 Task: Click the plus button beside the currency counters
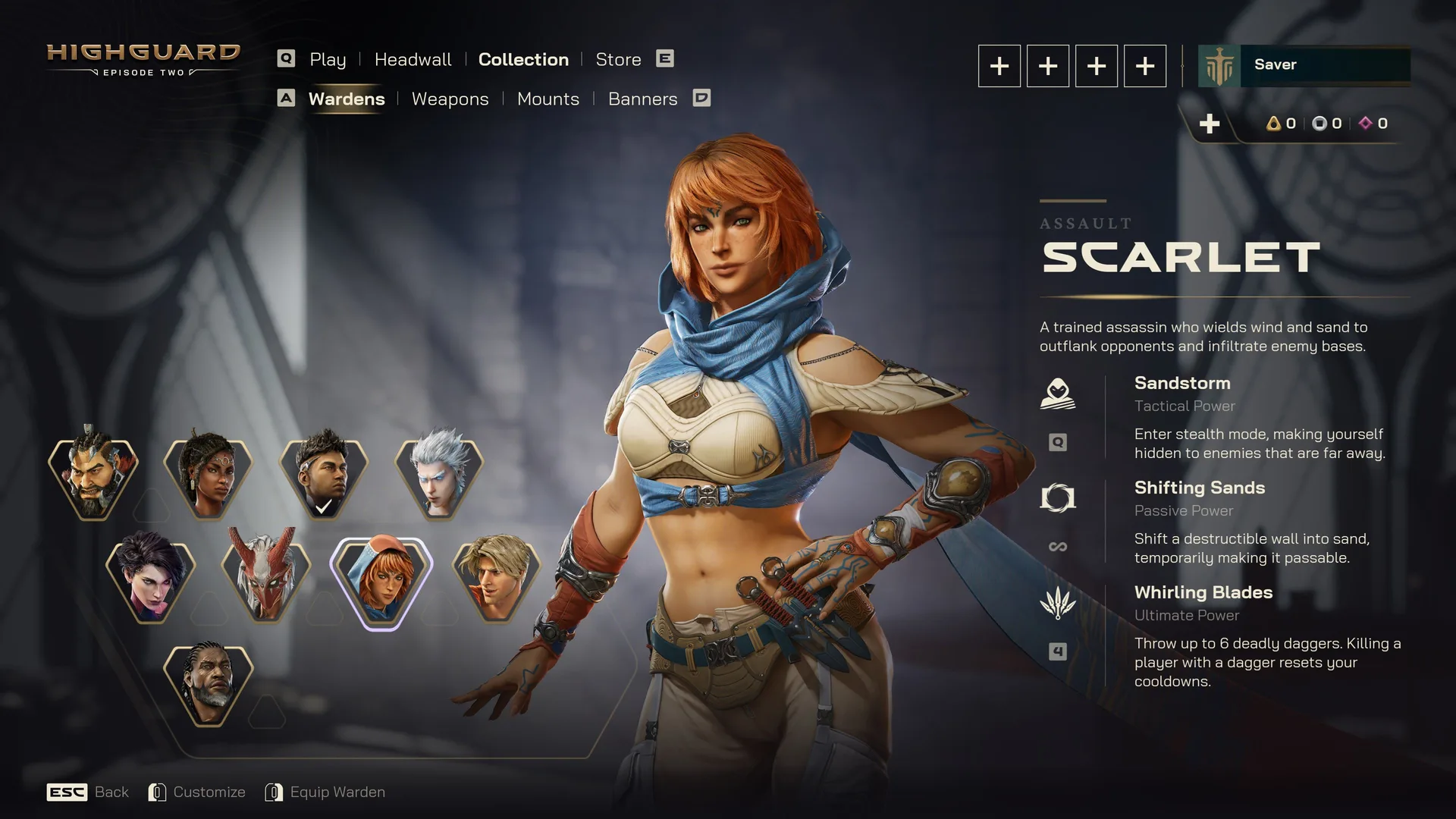(1210, 124)
